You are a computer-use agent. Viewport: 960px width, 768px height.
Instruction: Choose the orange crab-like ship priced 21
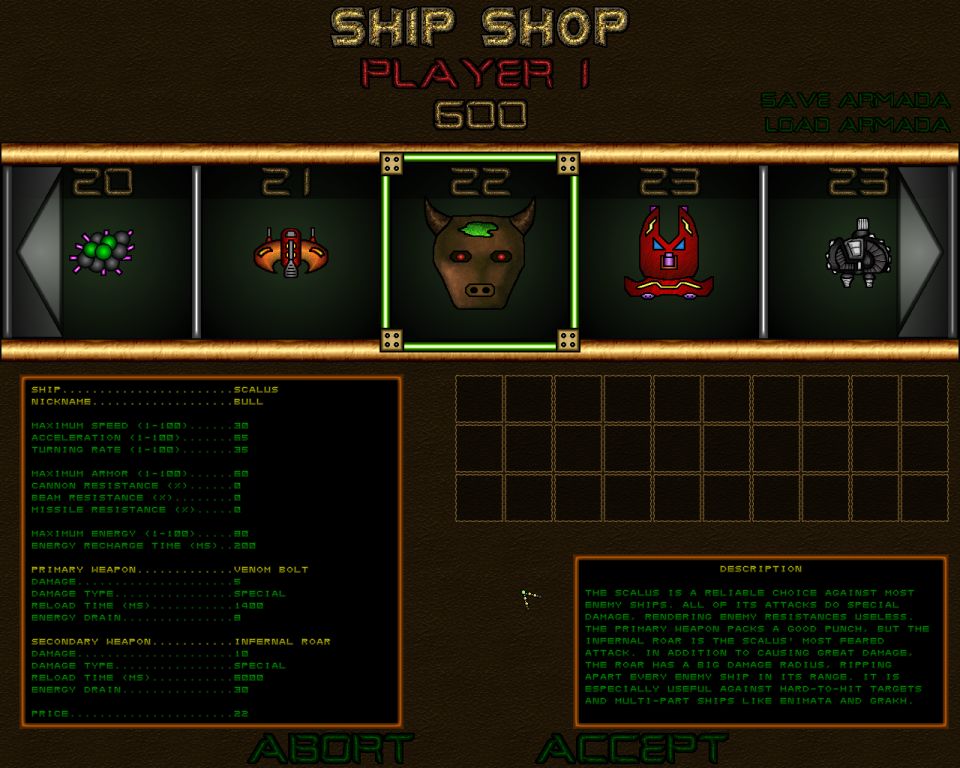290,253
